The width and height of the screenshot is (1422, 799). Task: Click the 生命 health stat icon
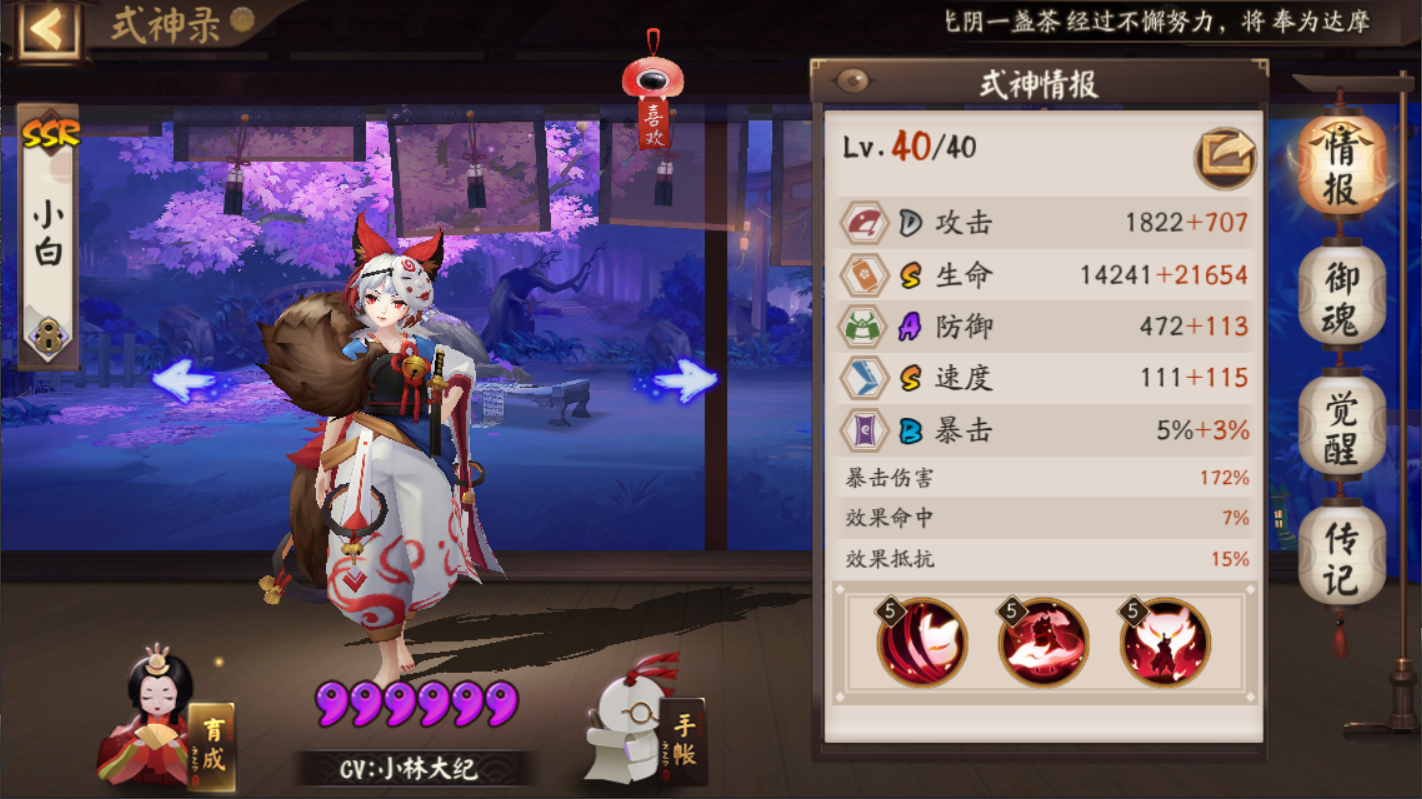point(864,275)
